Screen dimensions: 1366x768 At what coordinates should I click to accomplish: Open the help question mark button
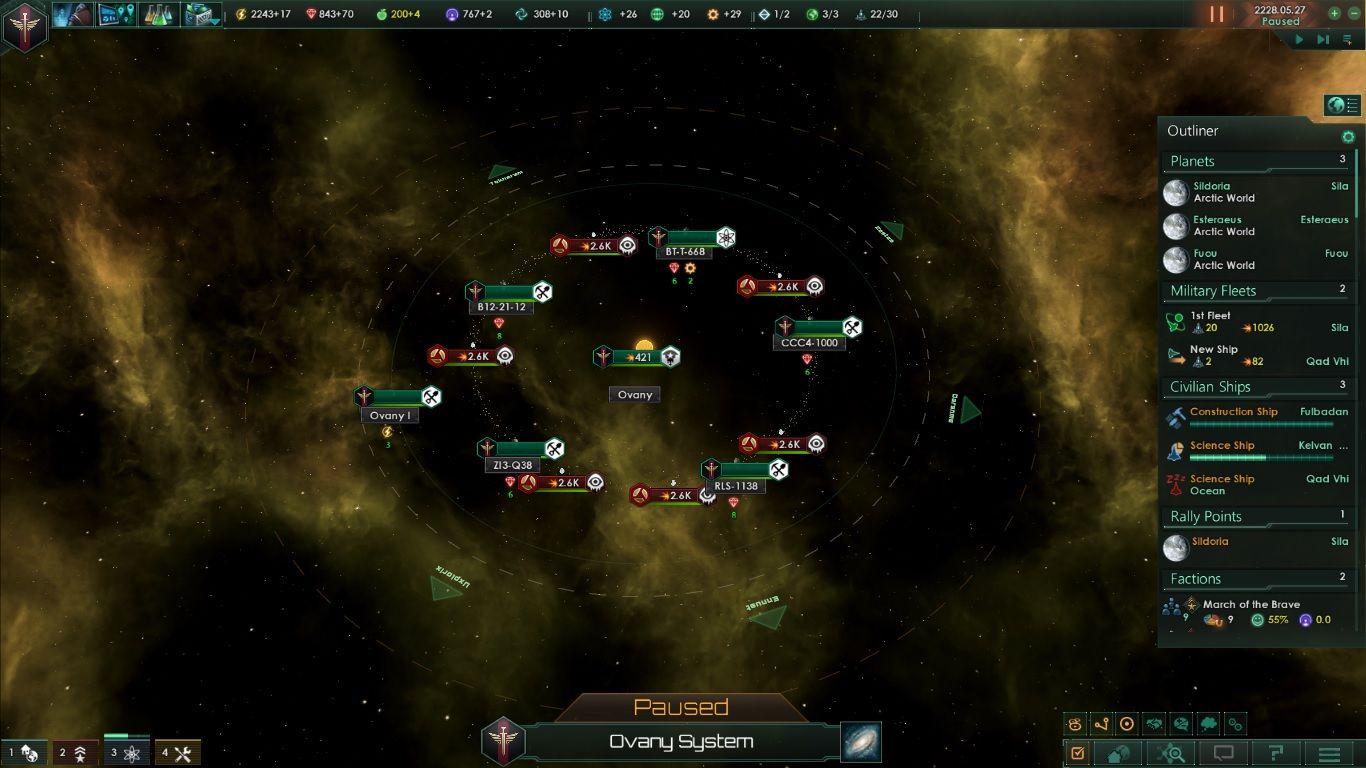1276,753
